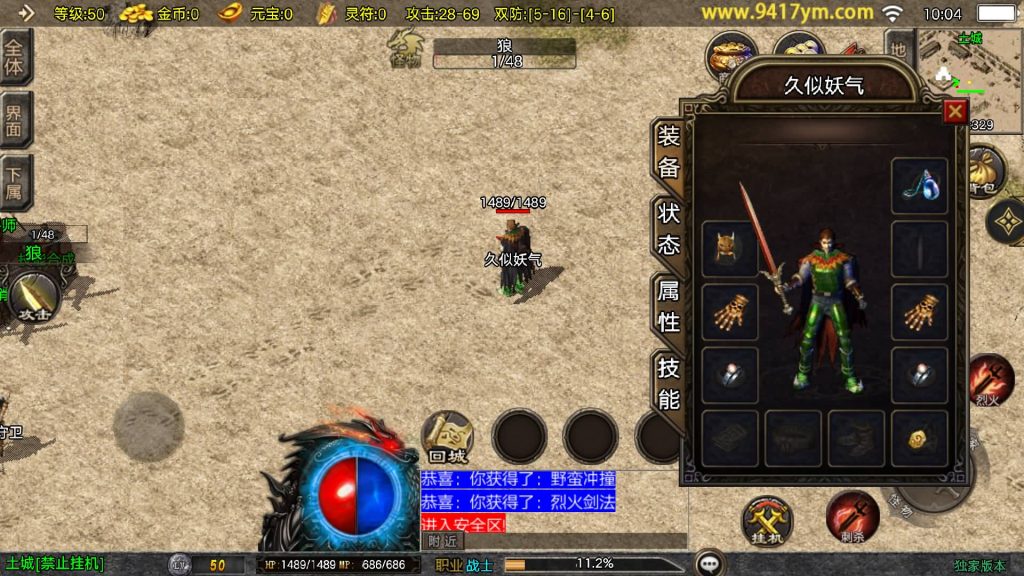This screenshot has height=576, width=1024.
Task: Select the blue necklace equipment slot
Action: (x=919, y=185)
